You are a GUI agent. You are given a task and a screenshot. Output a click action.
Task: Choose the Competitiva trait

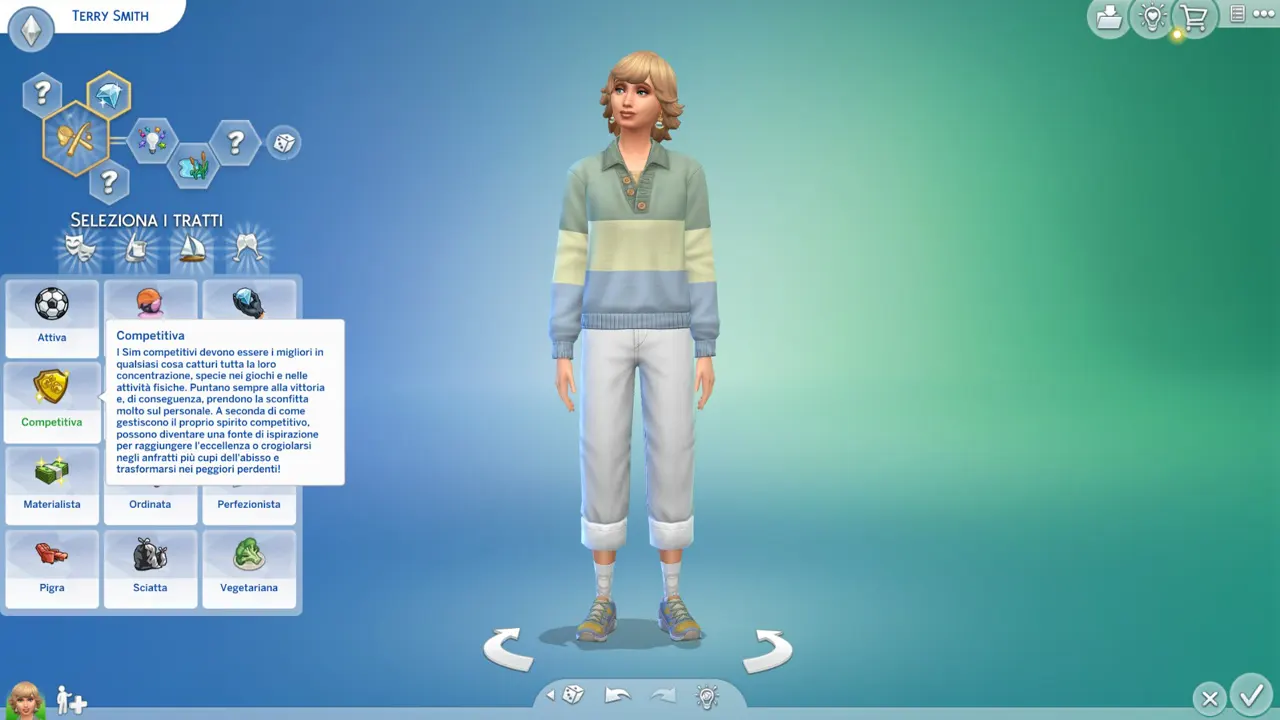(x=52, y=400)
